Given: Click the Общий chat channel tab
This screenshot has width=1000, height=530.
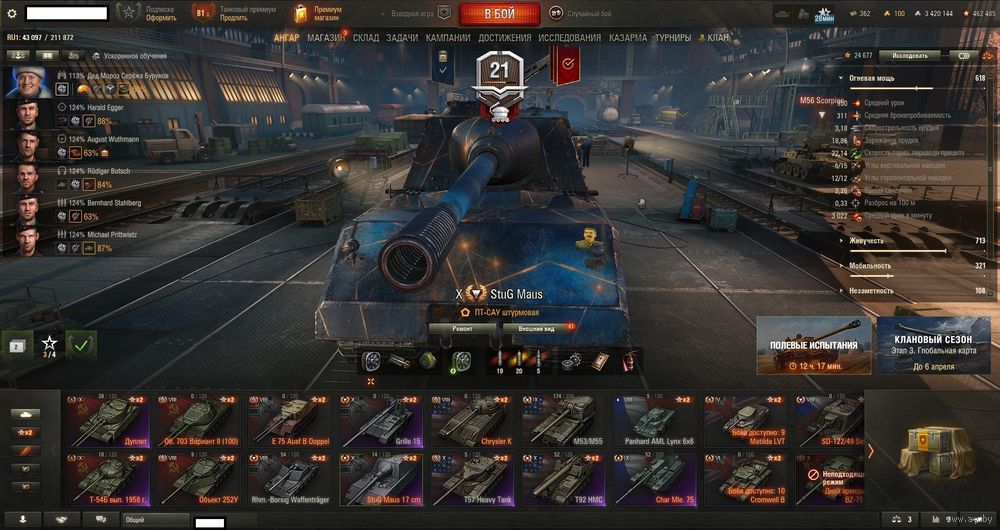Looking at the screenshot, I should 155,520.
